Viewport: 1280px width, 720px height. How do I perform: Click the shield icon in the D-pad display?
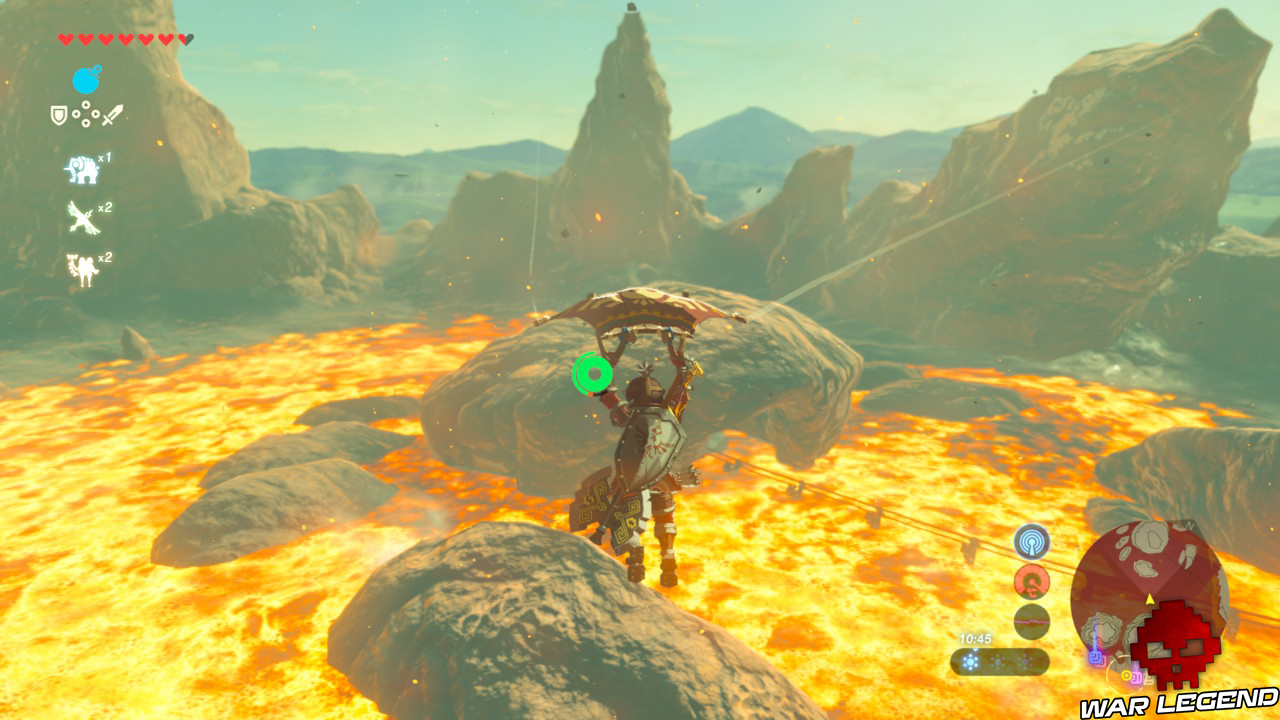click(58, 114)
